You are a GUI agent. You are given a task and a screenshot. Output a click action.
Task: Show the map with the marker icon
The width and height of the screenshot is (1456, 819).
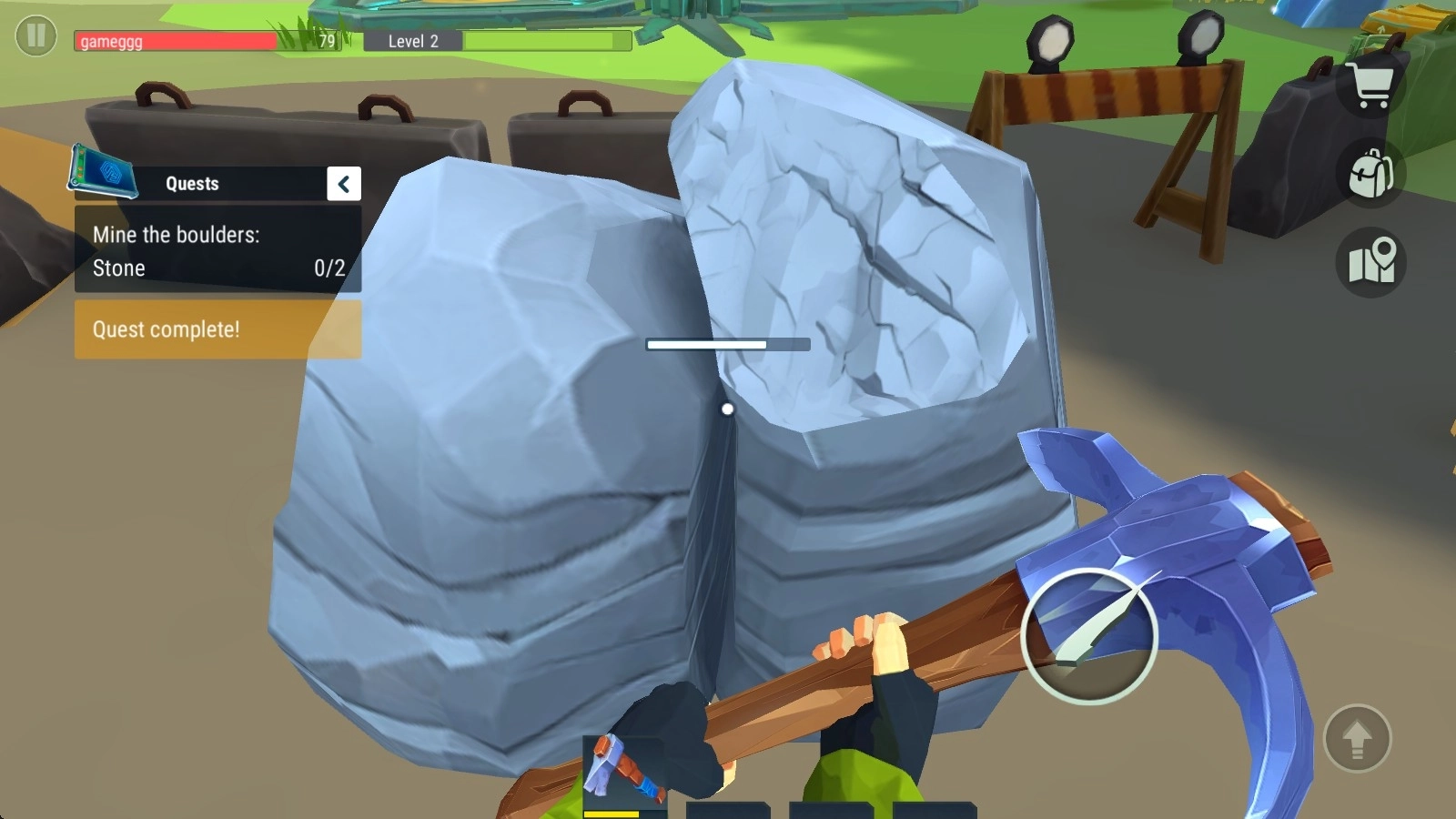1371,262
